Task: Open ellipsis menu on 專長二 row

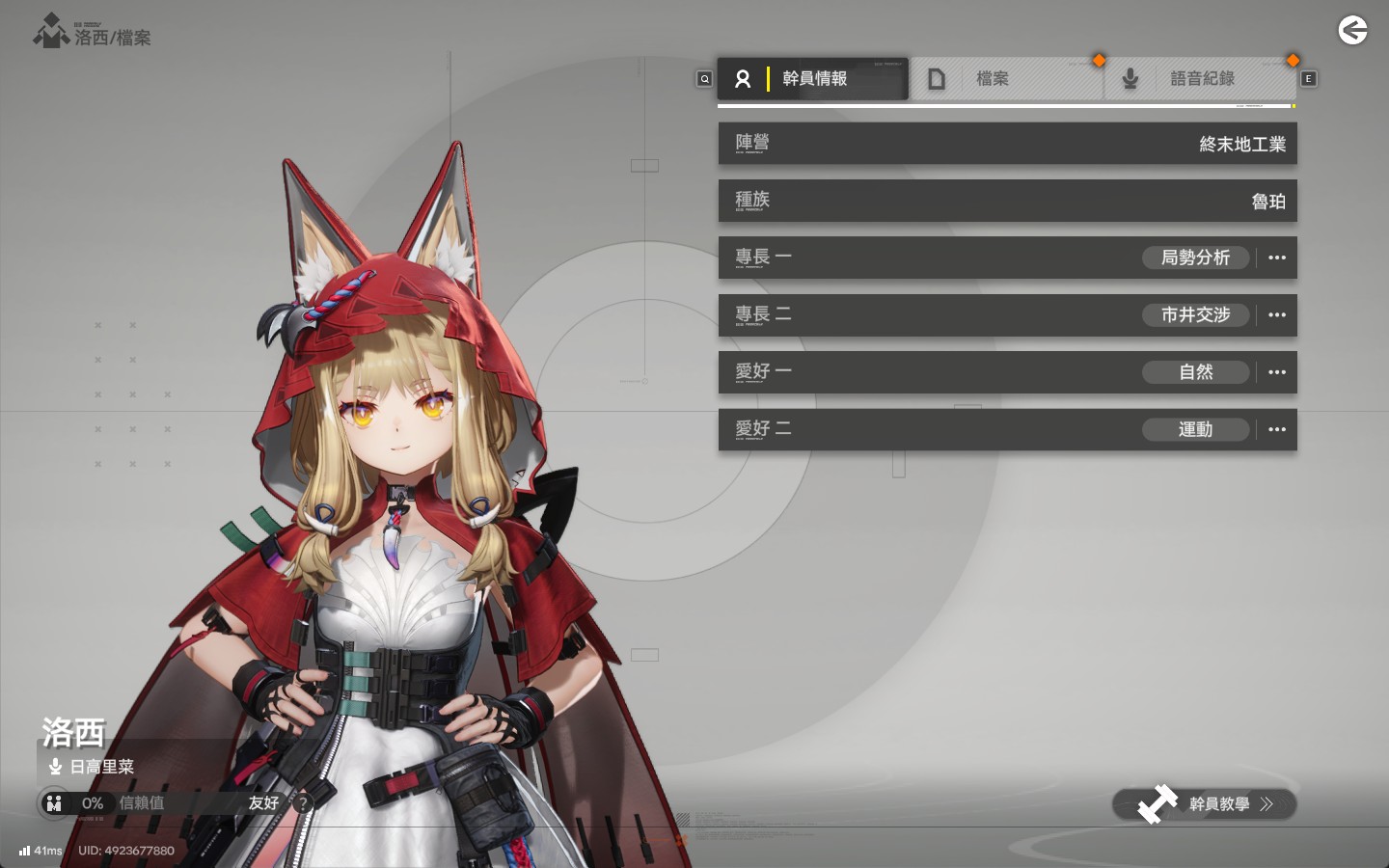Action: point(1277,314)
